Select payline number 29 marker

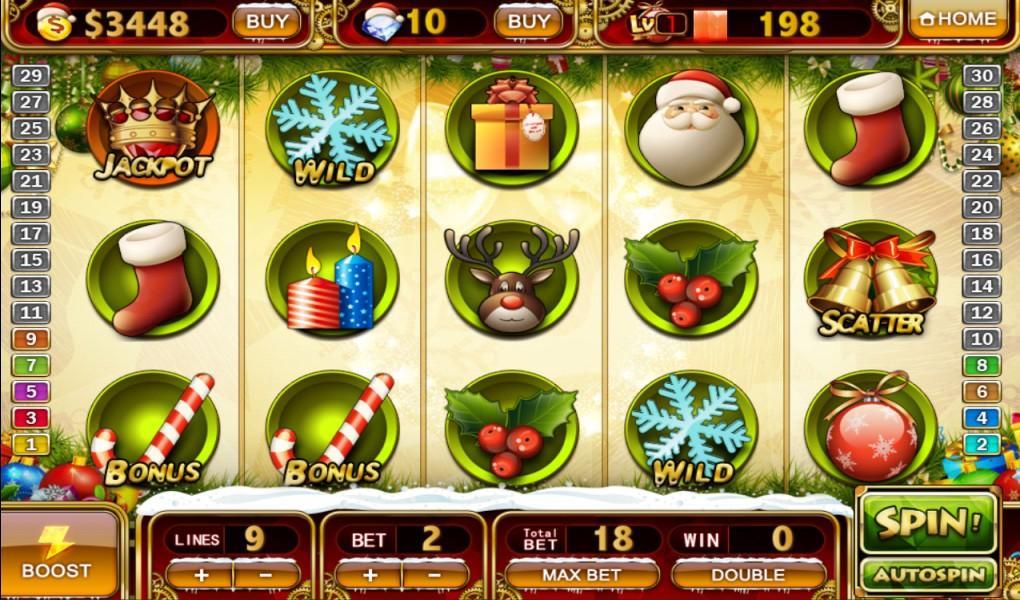click(31, 76)
